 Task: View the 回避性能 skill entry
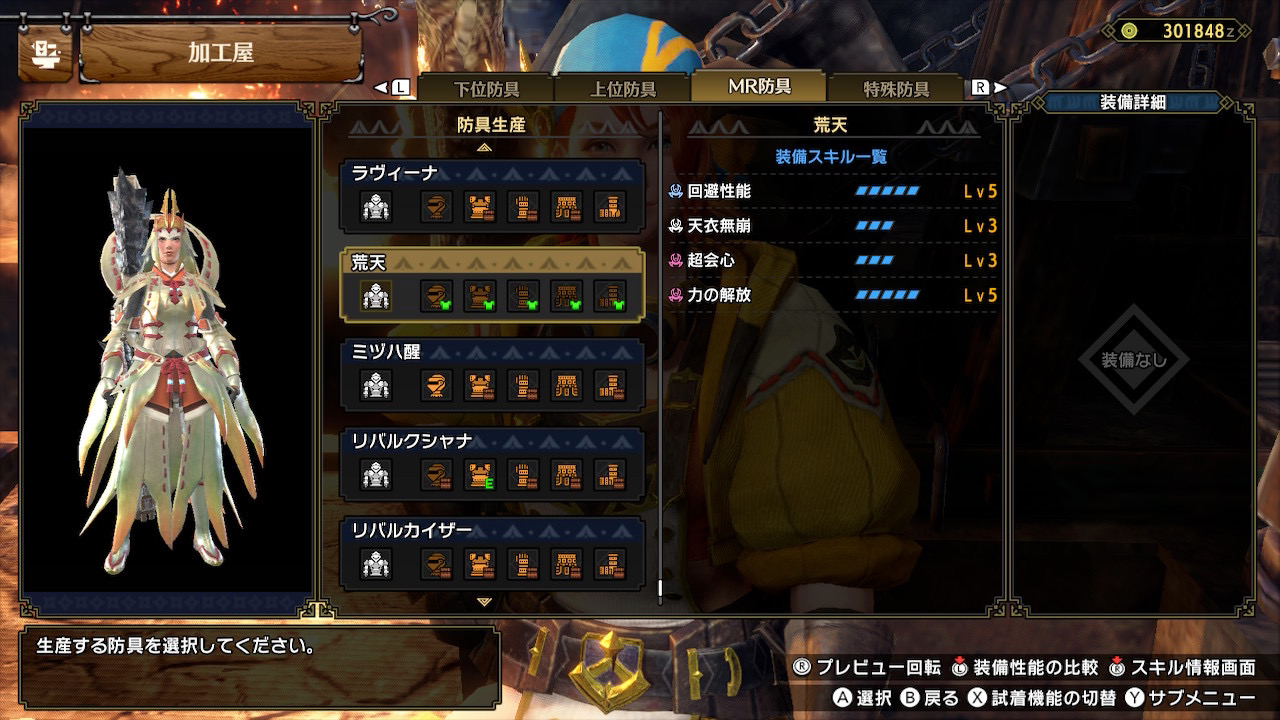(833, 191)
